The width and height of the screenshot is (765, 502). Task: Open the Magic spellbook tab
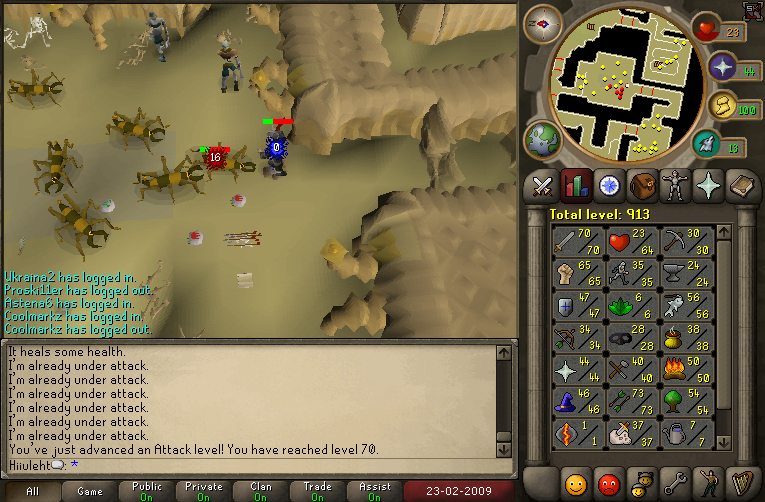pos(742,186)
